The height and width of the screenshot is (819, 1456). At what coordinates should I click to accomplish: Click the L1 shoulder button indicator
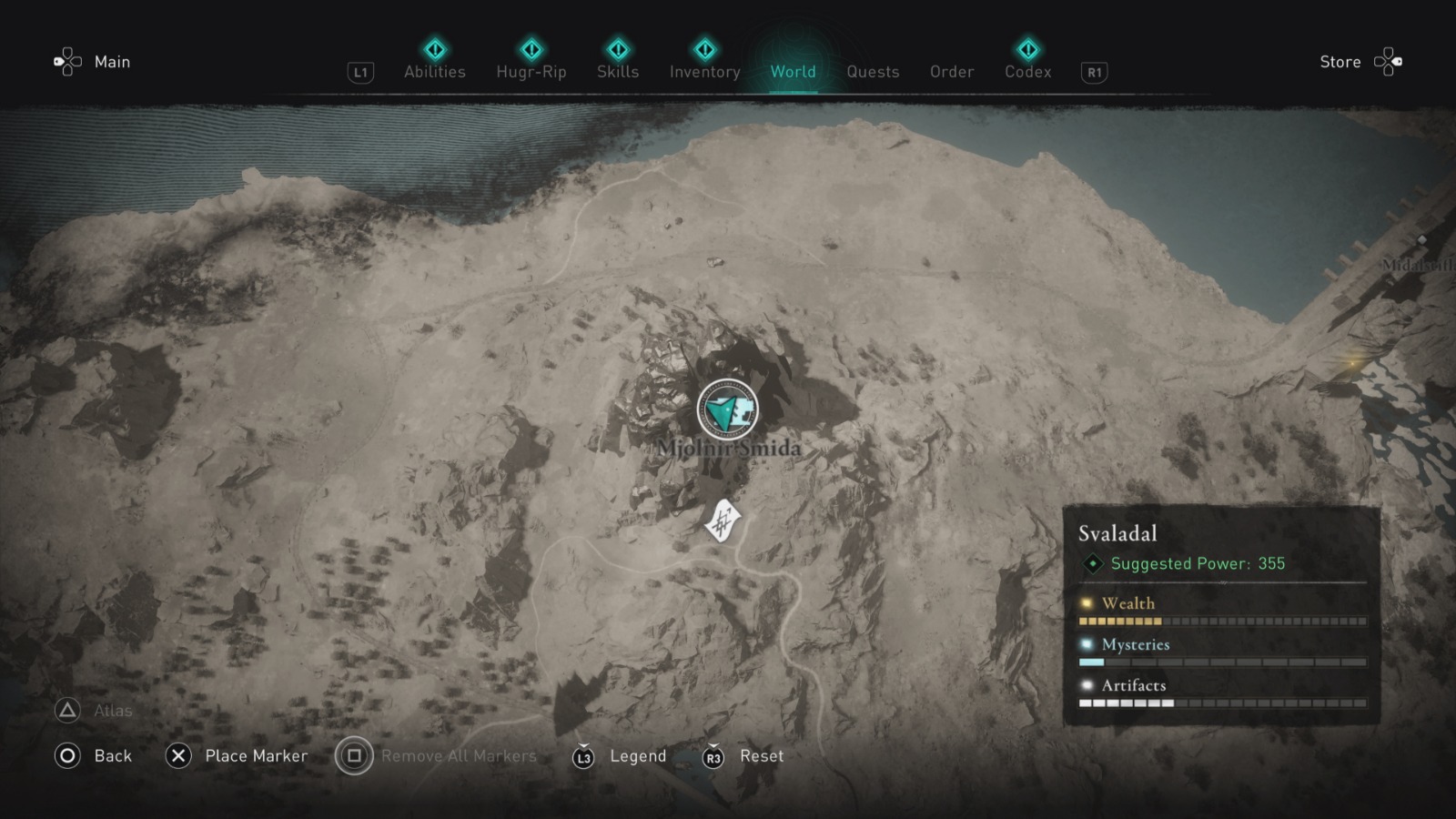click(x=360, y=72)
